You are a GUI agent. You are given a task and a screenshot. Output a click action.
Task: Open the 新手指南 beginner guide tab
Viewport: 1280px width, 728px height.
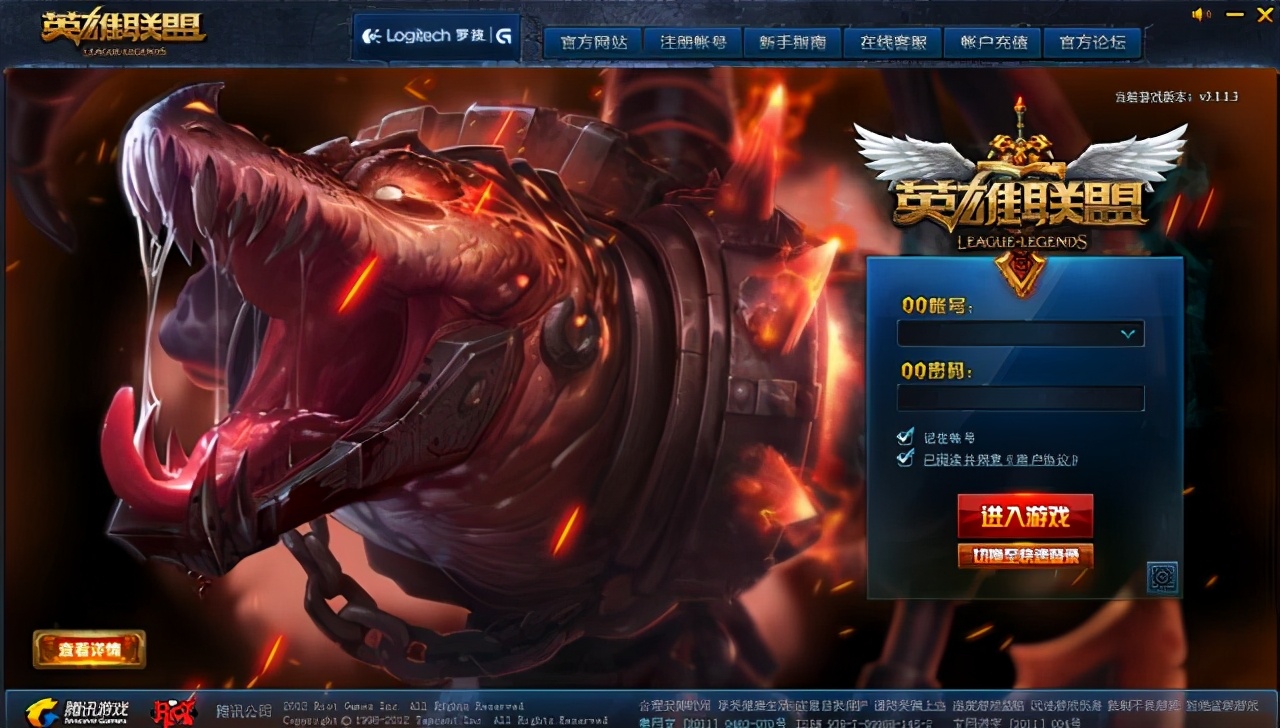(792, 43)
